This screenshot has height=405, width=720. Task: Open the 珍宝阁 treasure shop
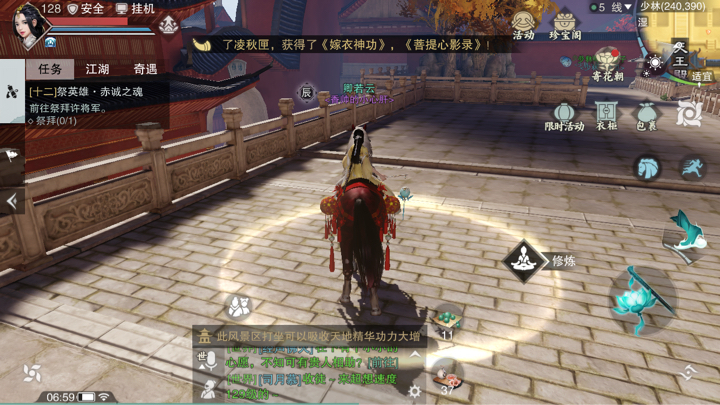565,25
